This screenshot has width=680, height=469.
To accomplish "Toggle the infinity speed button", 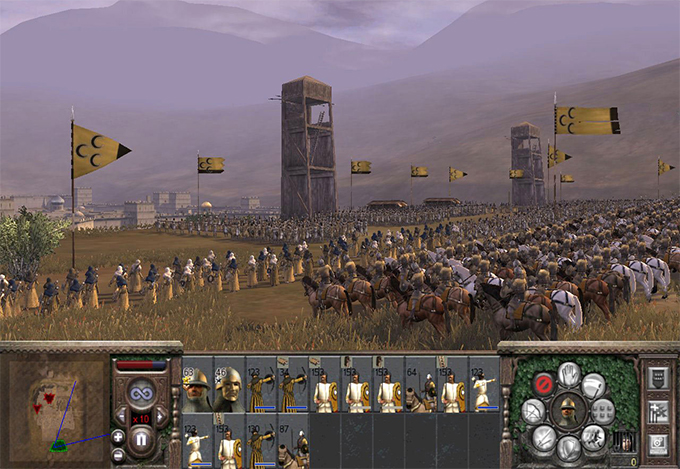I will [x=141, y=390].
